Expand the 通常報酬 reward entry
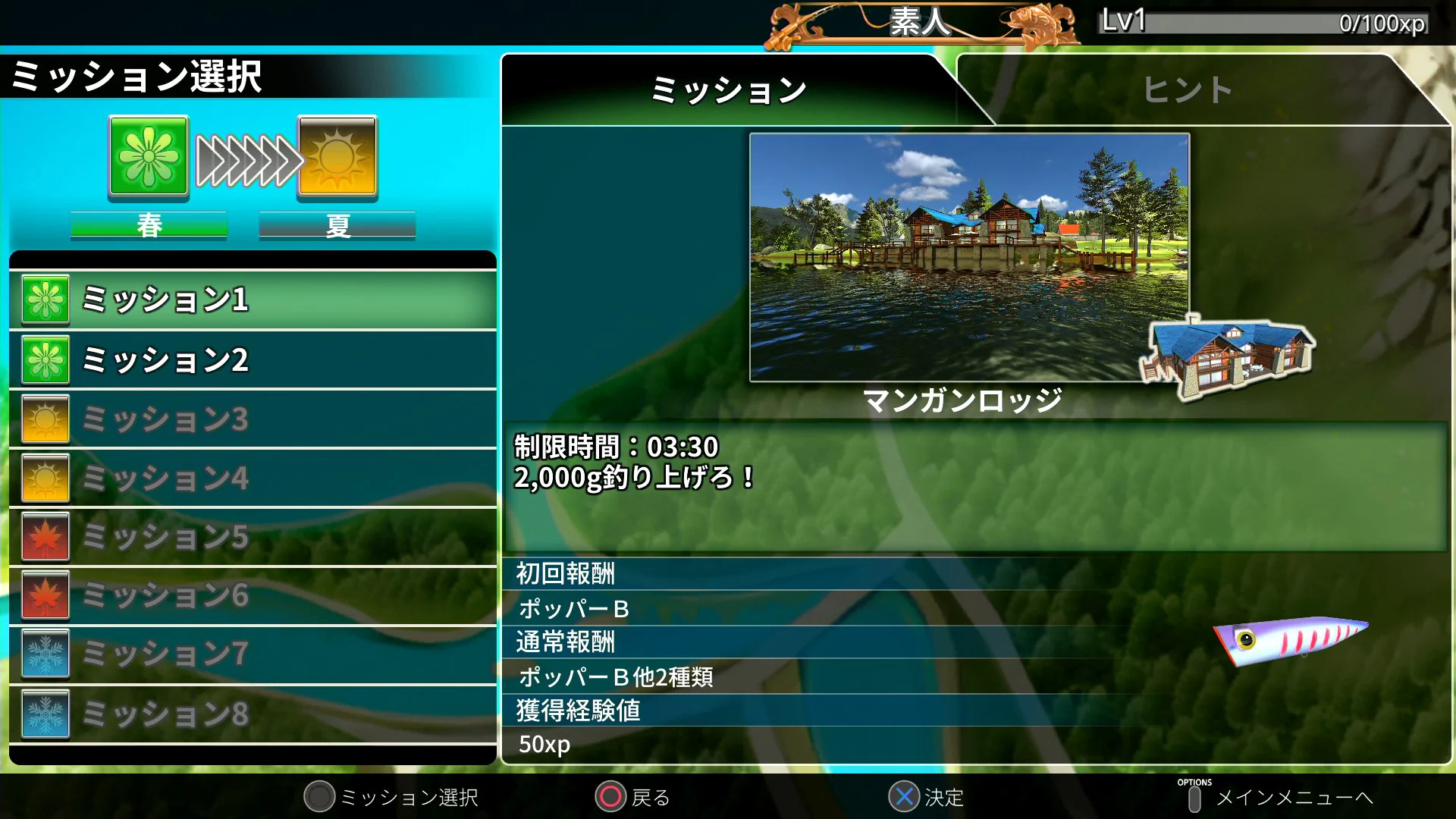Viewport: 1456px width, 819px height. [x=565, y=642]
